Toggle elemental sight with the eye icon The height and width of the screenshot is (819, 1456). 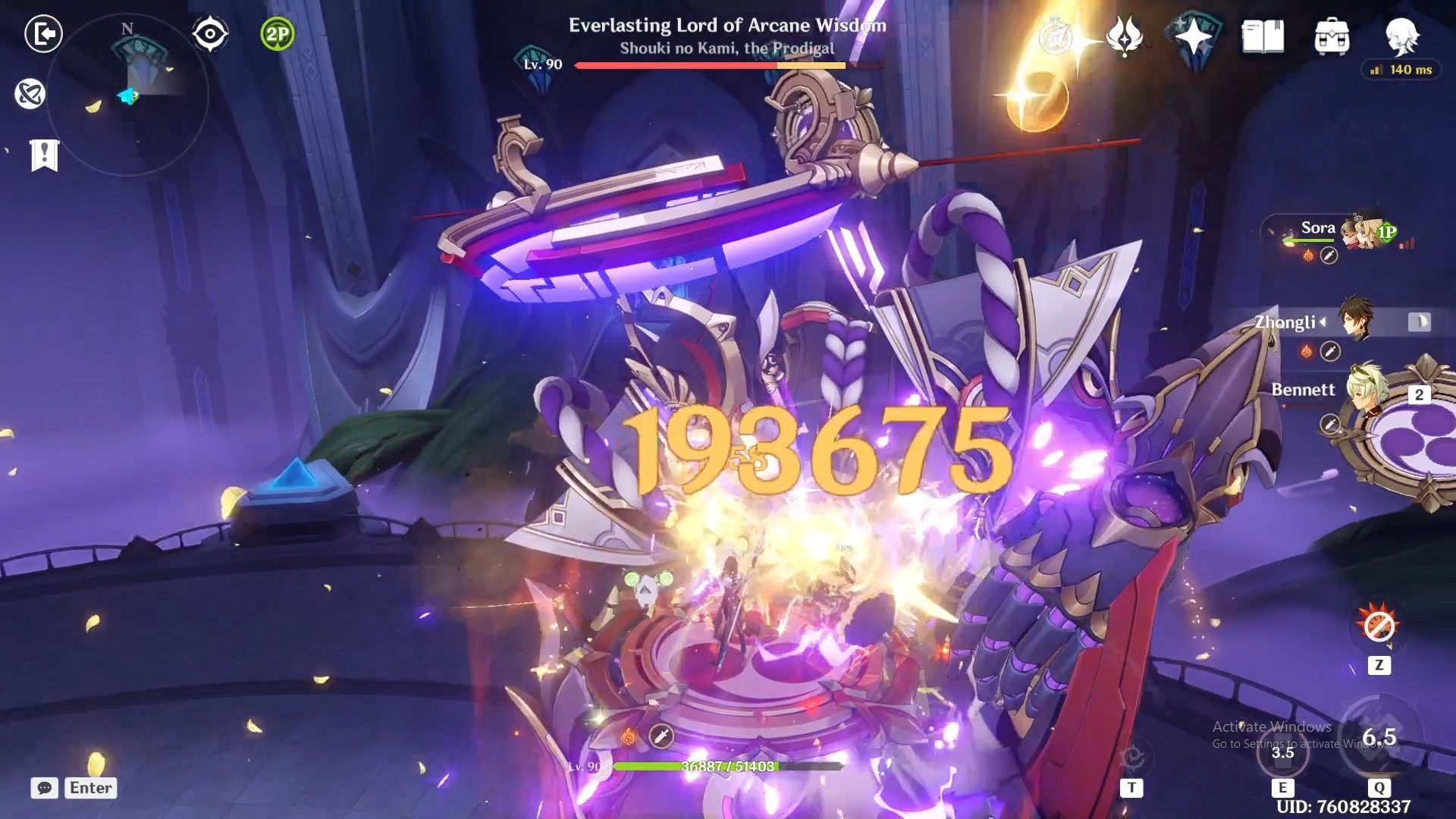(x=209, y=32)
